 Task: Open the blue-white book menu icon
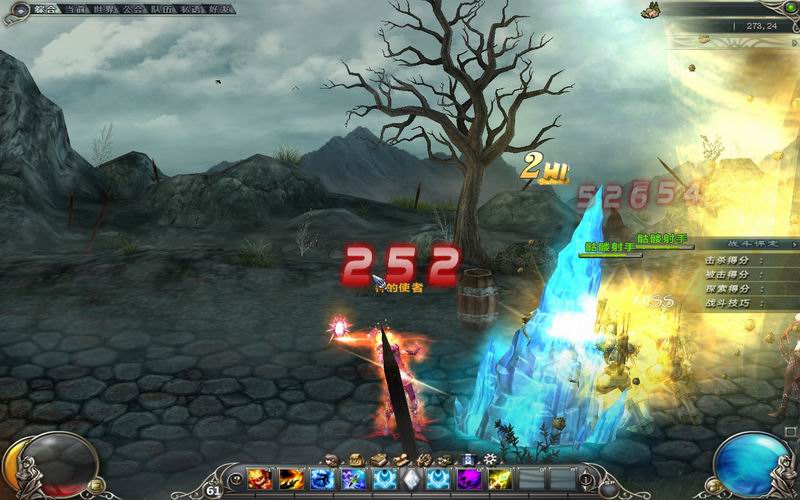coord(468,459)
